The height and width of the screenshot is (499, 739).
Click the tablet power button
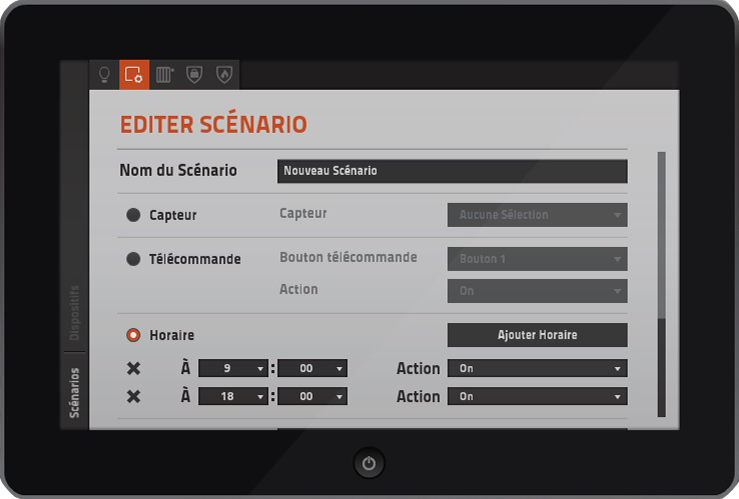369,463
